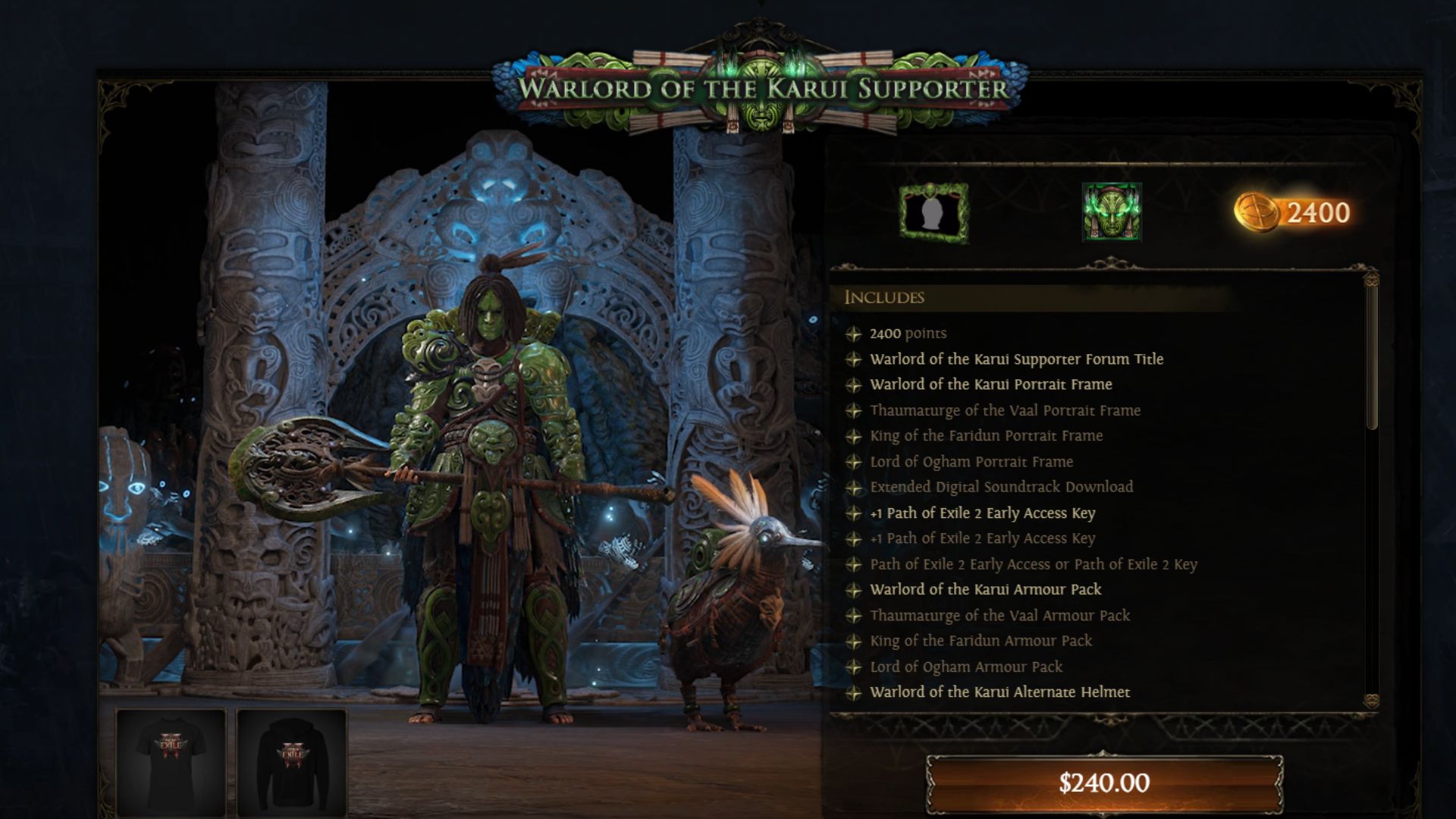Buy the pack for $240.00
The width and height of the screenshot is (1456, 819).
point(1103,783)
